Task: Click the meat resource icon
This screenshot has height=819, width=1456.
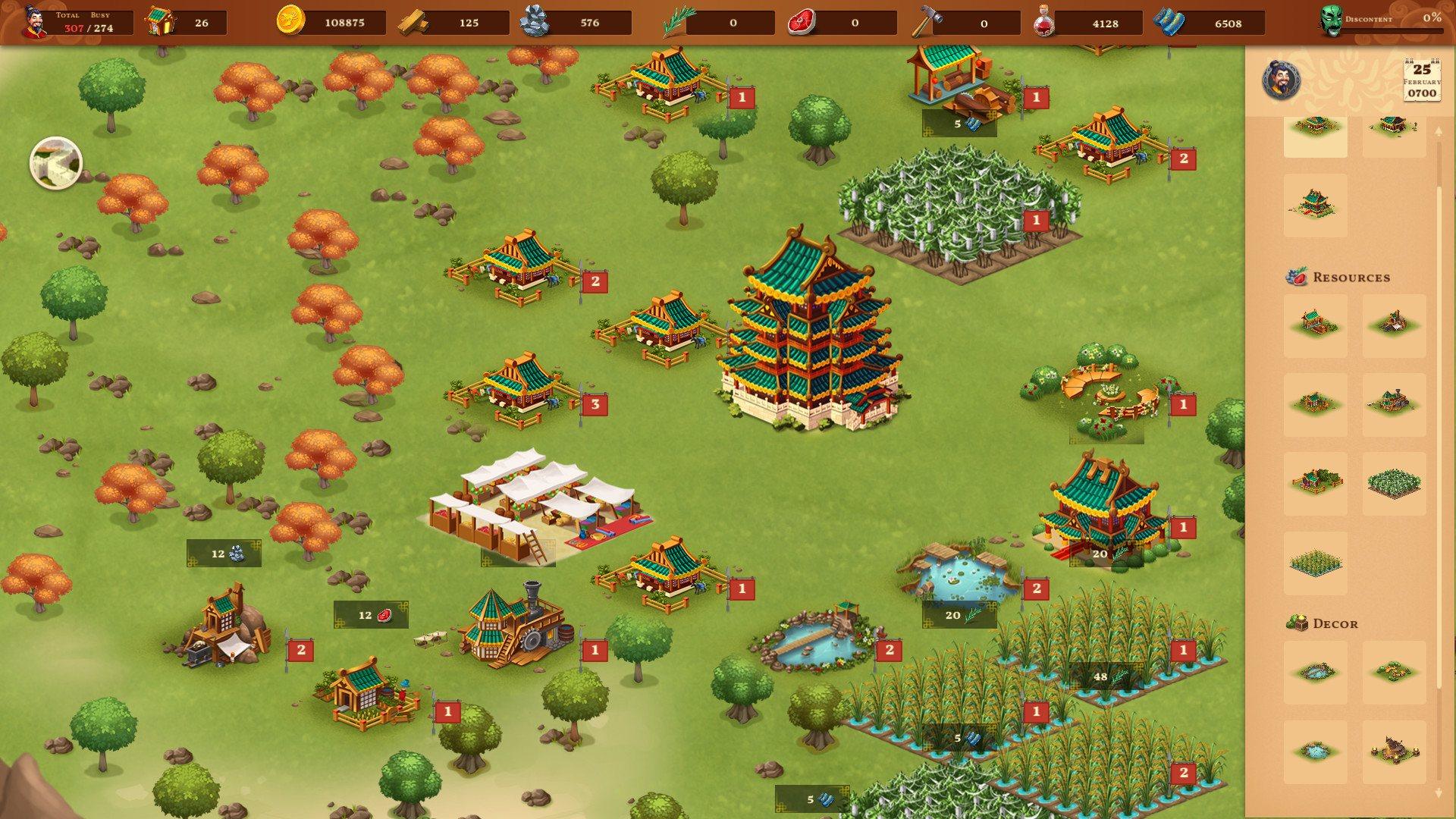Action: 804,24
